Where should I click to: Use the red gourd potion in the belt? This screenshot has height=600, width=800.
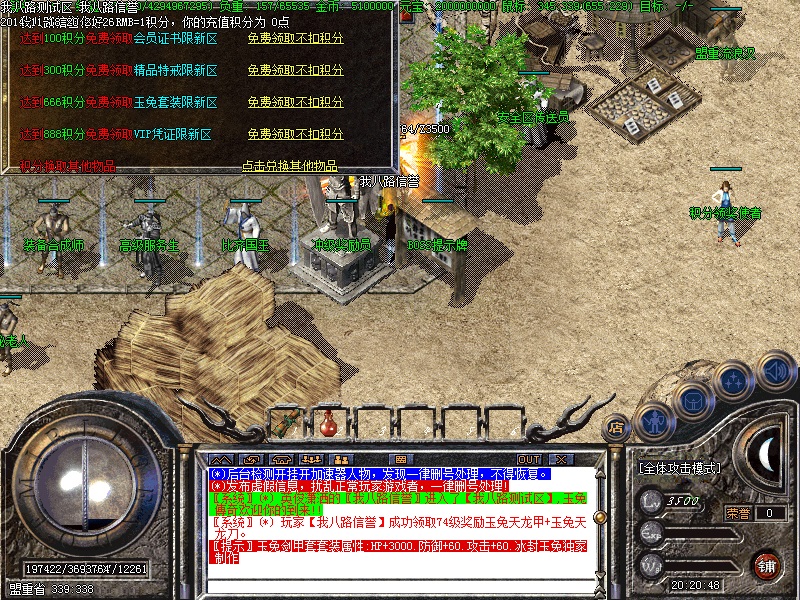click(x=326, y=422)
